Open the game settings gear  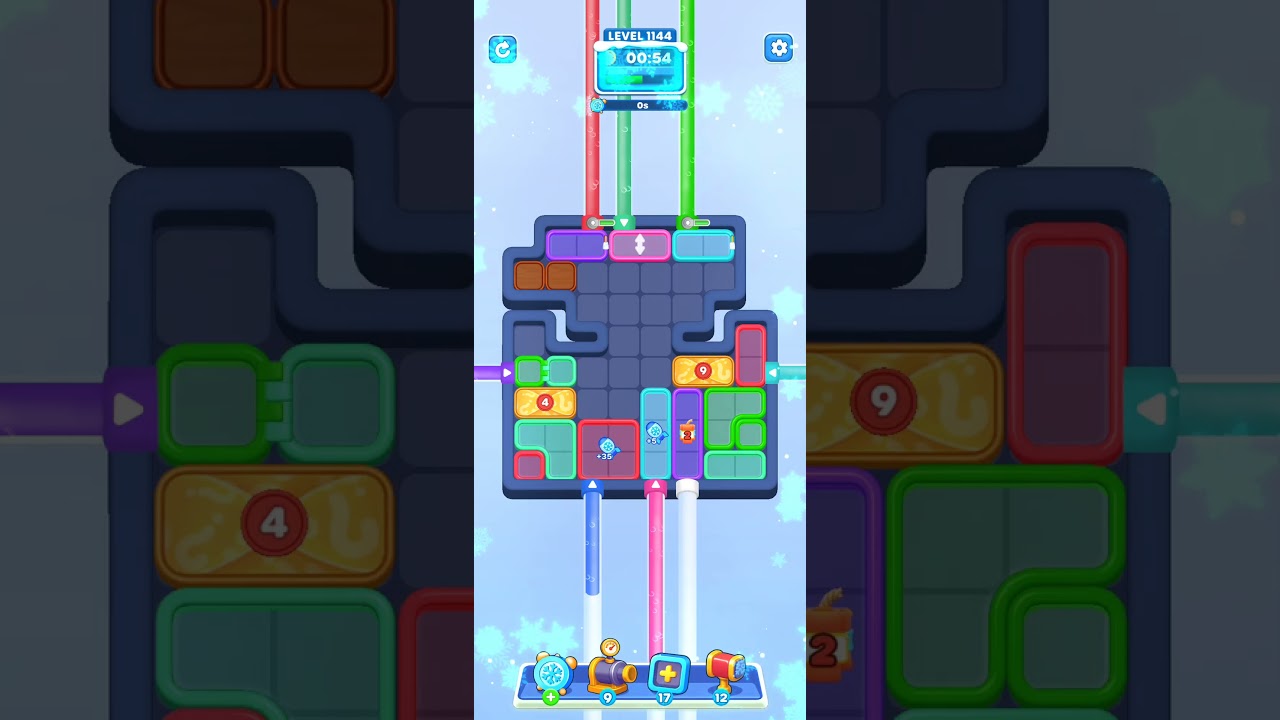pyautogui.click(x=779, y=47)
